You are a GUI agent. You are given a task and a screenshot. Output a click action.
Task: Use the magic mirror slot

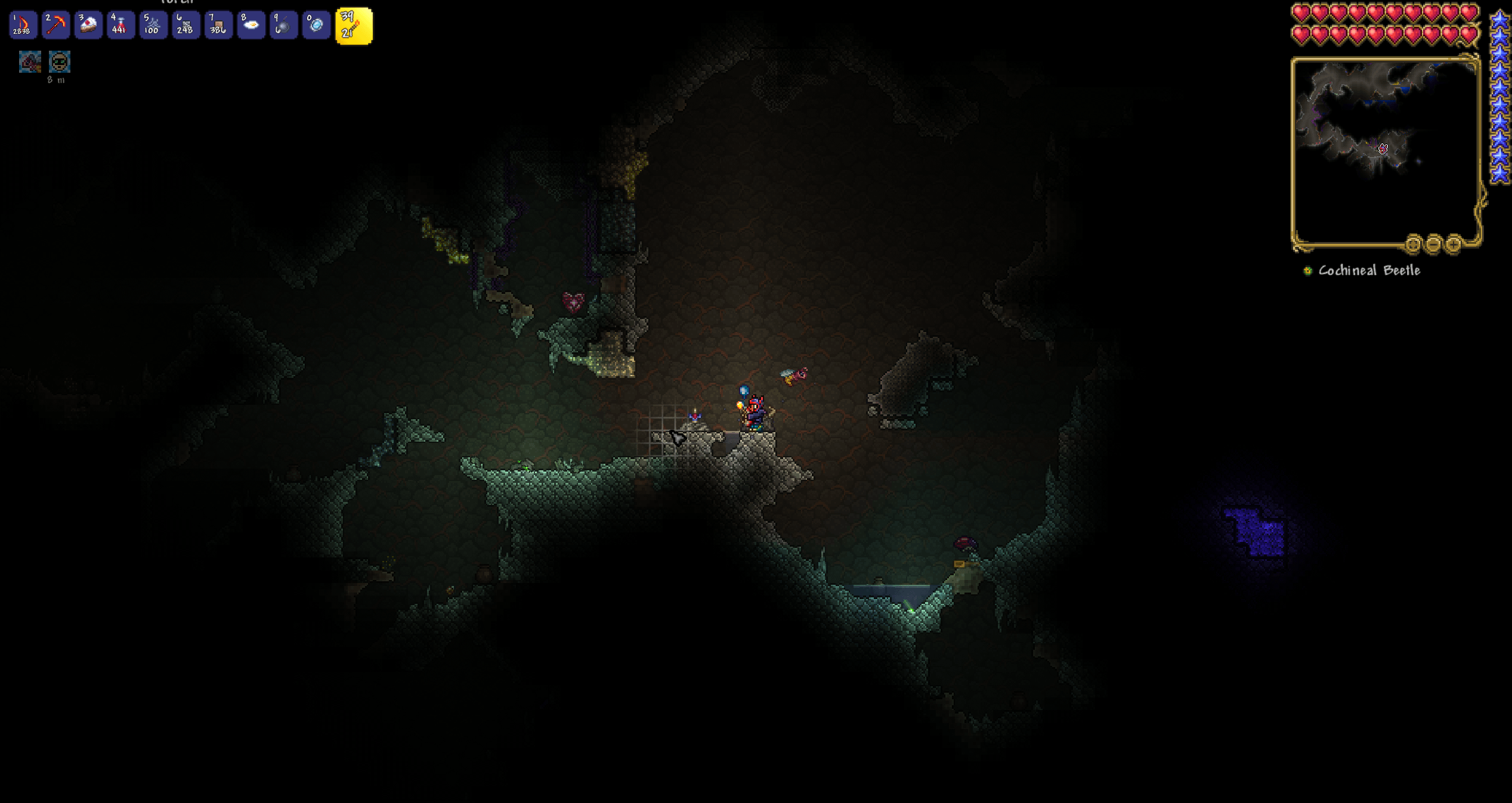pyautogui.click(x=316, y=25)
